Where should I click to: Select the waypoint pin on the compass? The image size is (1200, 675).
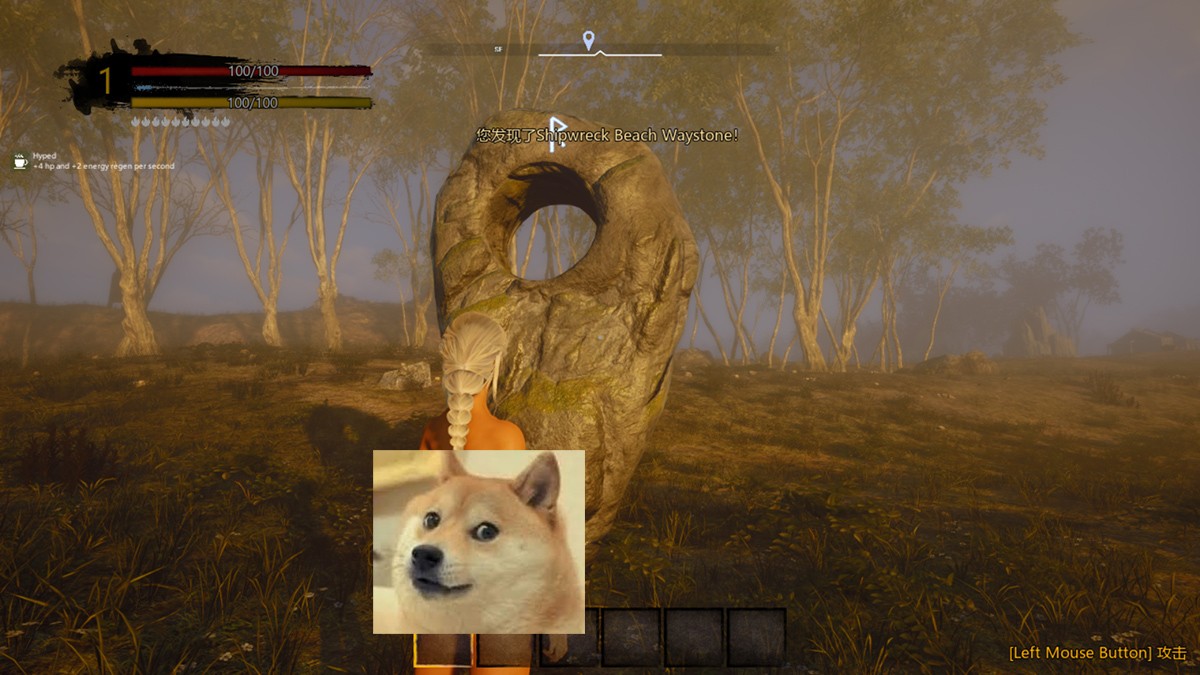point(589,40)
